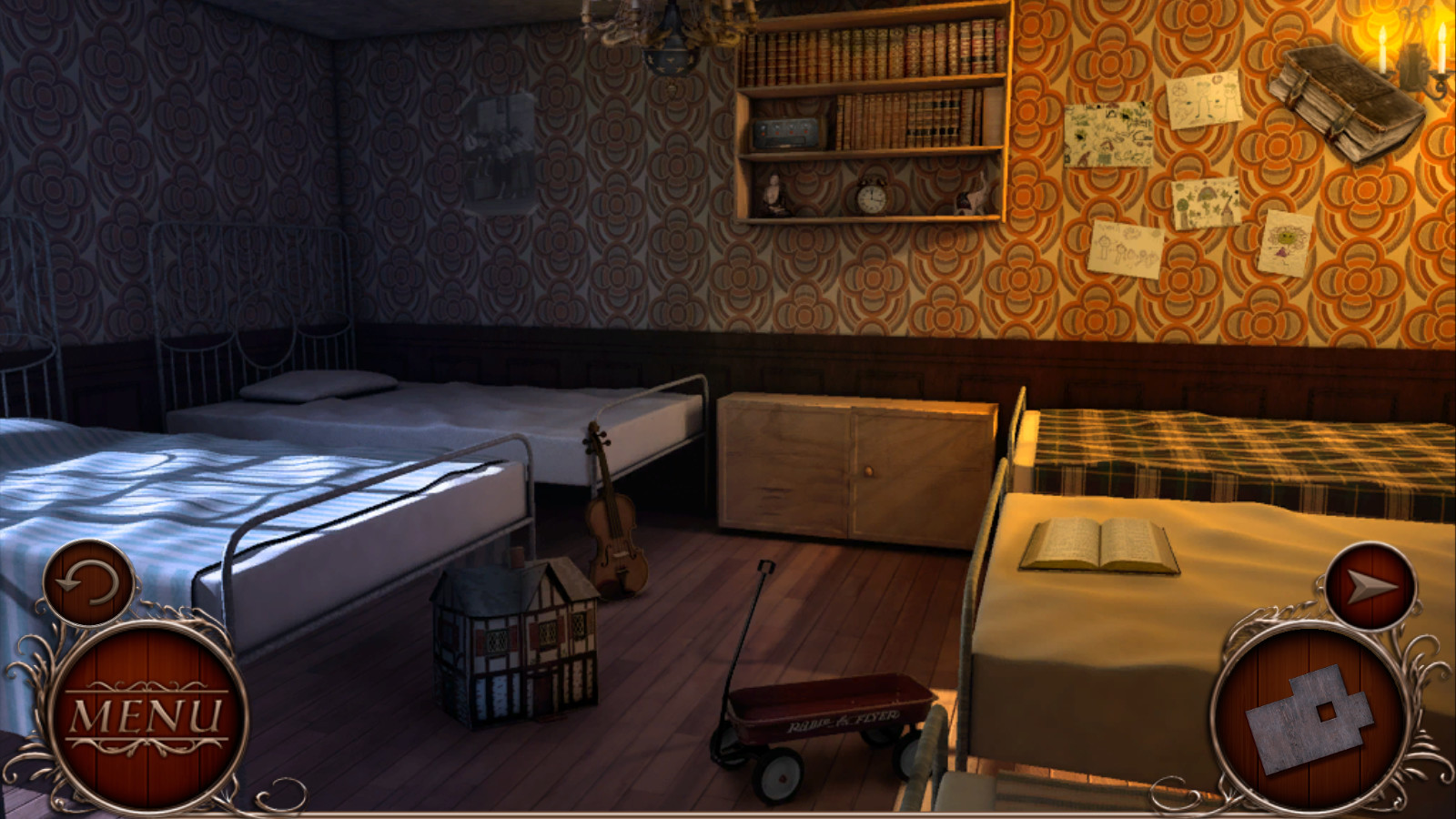
Task: Open the cabinet using its round knob
Action: (x=871, y=470)
